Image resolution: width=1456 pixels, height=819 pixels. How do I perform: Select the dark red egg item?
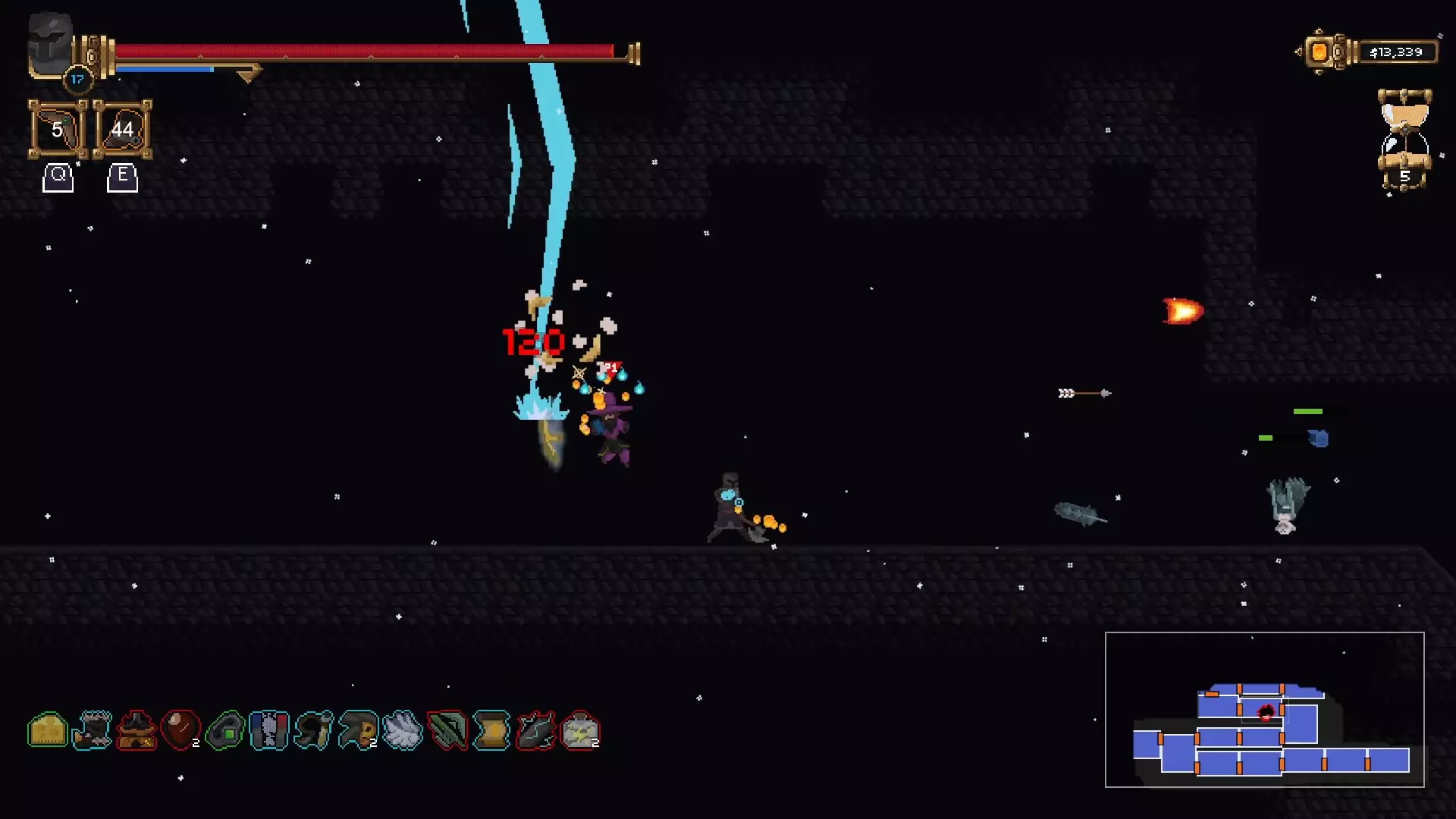180,730
